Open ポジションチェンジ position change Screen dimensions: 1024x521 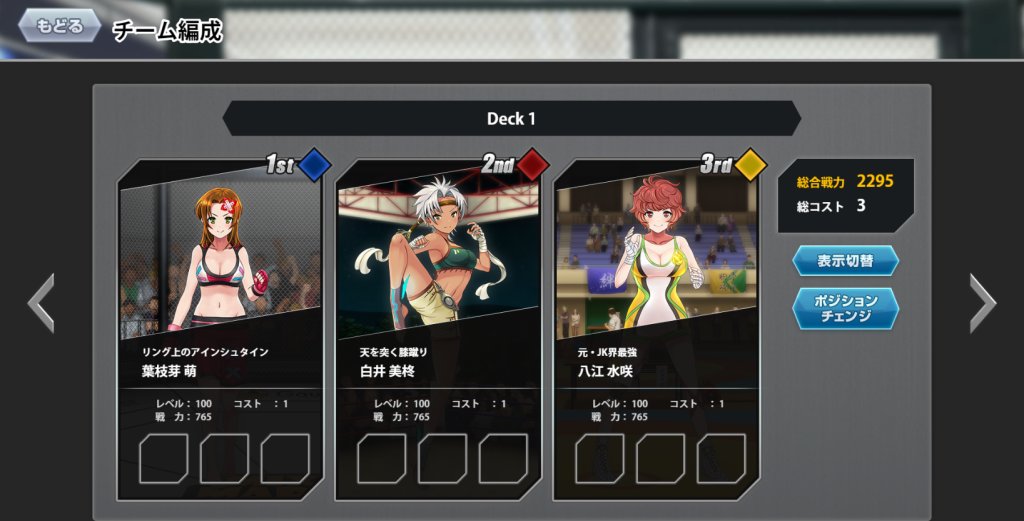click(845, 308)
